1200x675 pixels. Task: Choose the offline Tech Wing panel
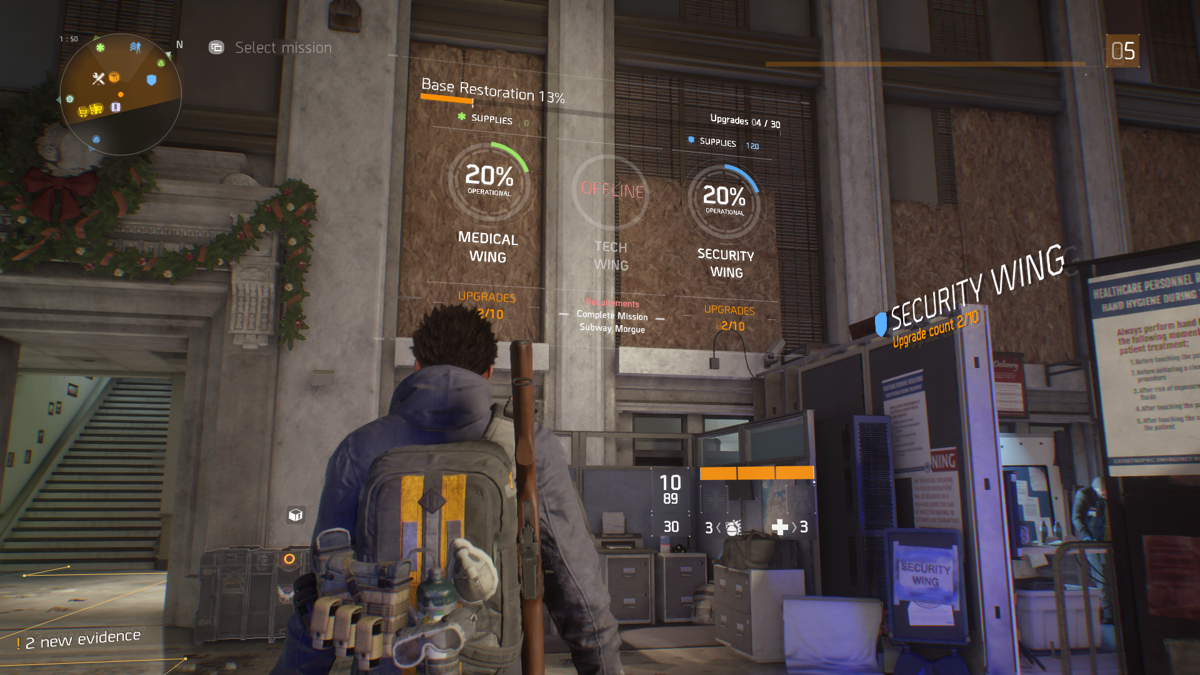[611, 192]
